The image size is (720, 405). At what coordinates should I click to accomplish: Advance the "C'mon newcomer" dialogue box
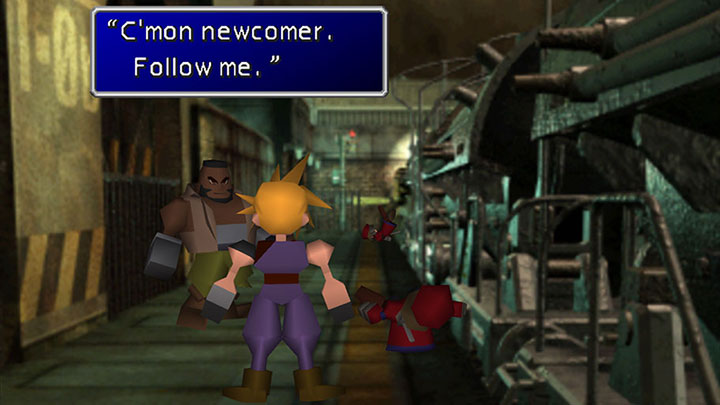pos(239,52)
